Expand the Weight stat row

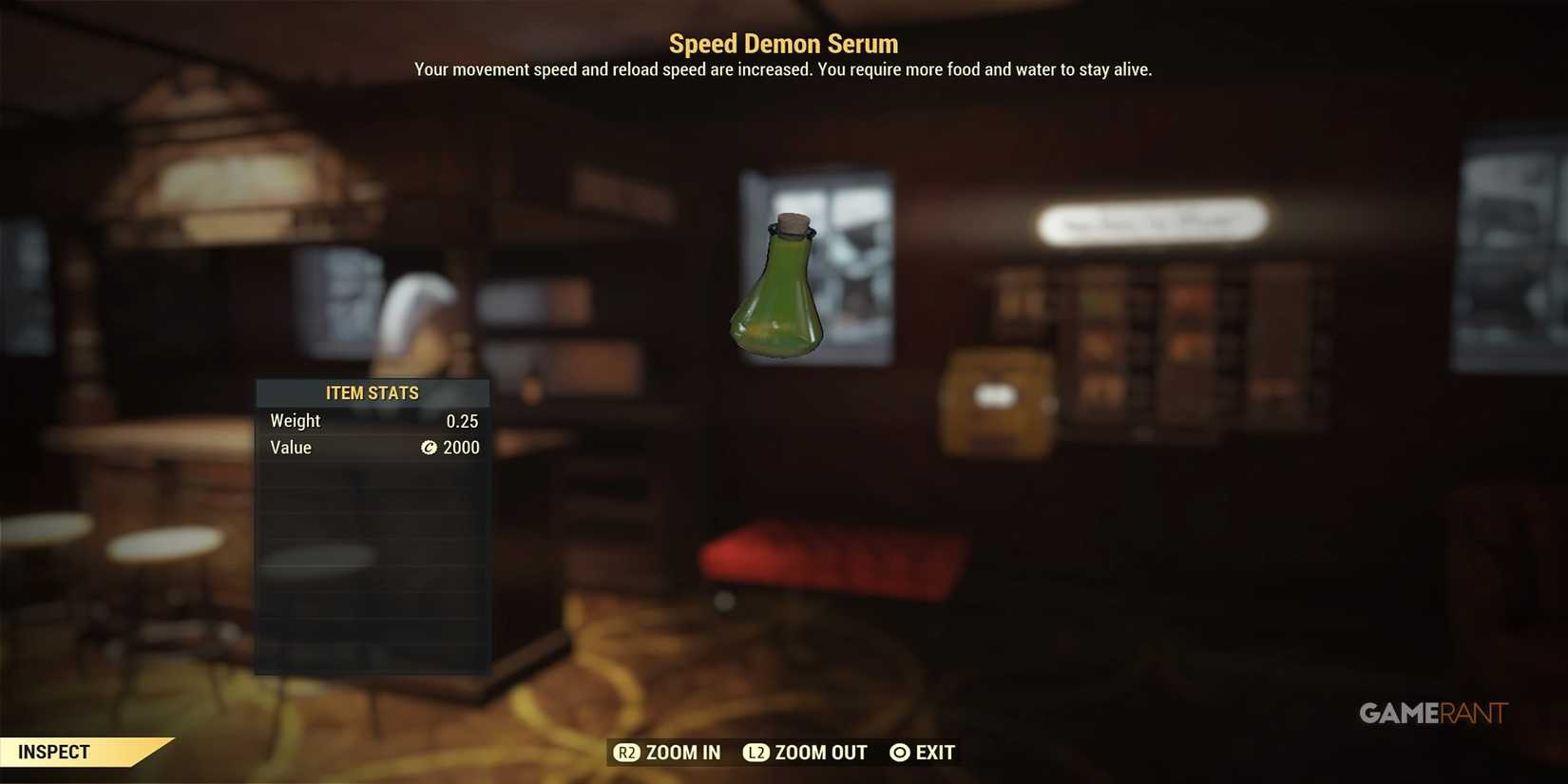point(373,420)
